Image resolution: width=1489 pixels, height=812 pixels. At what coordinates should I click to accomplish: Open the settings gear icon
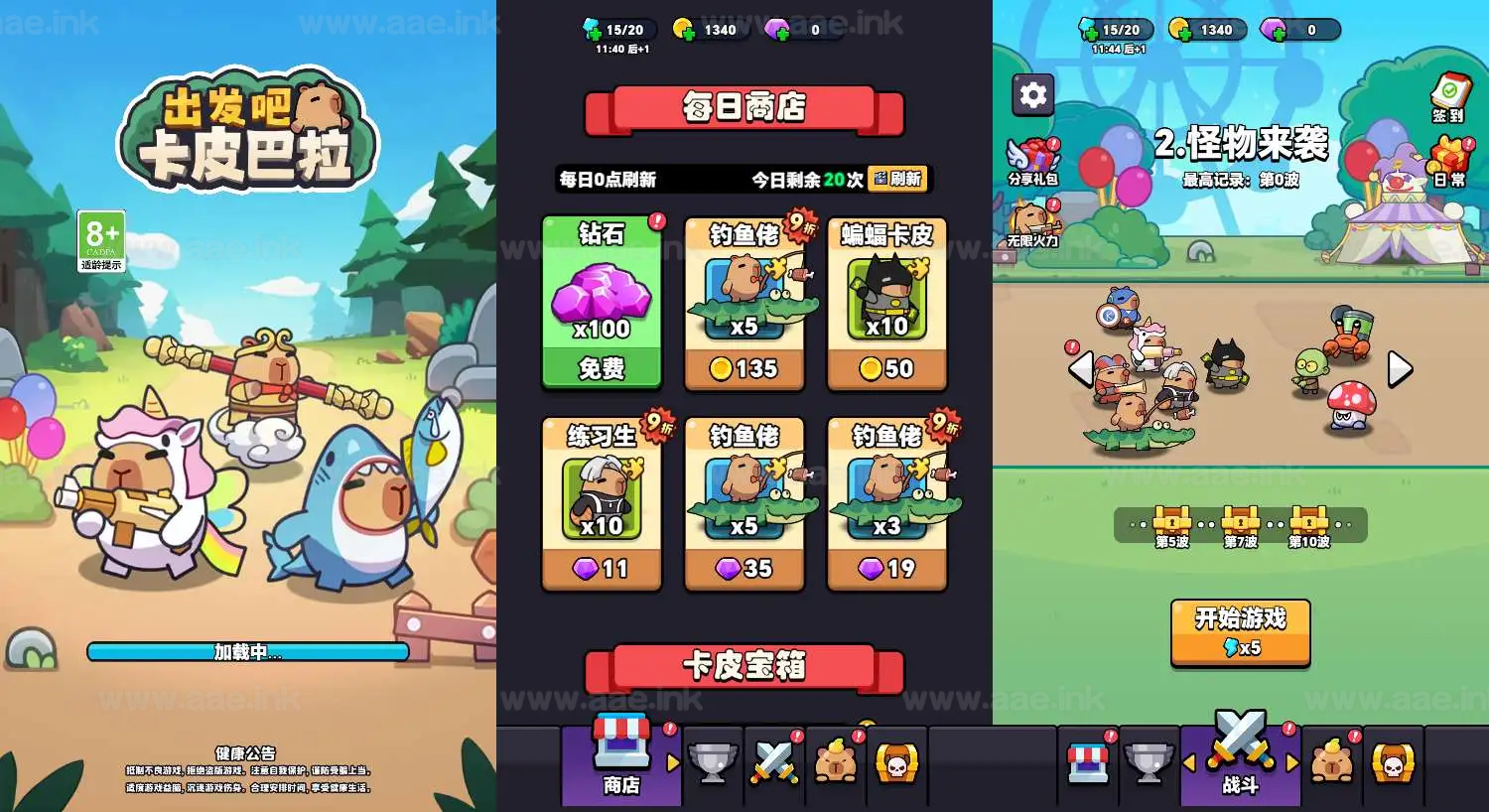click(1031, 94)
